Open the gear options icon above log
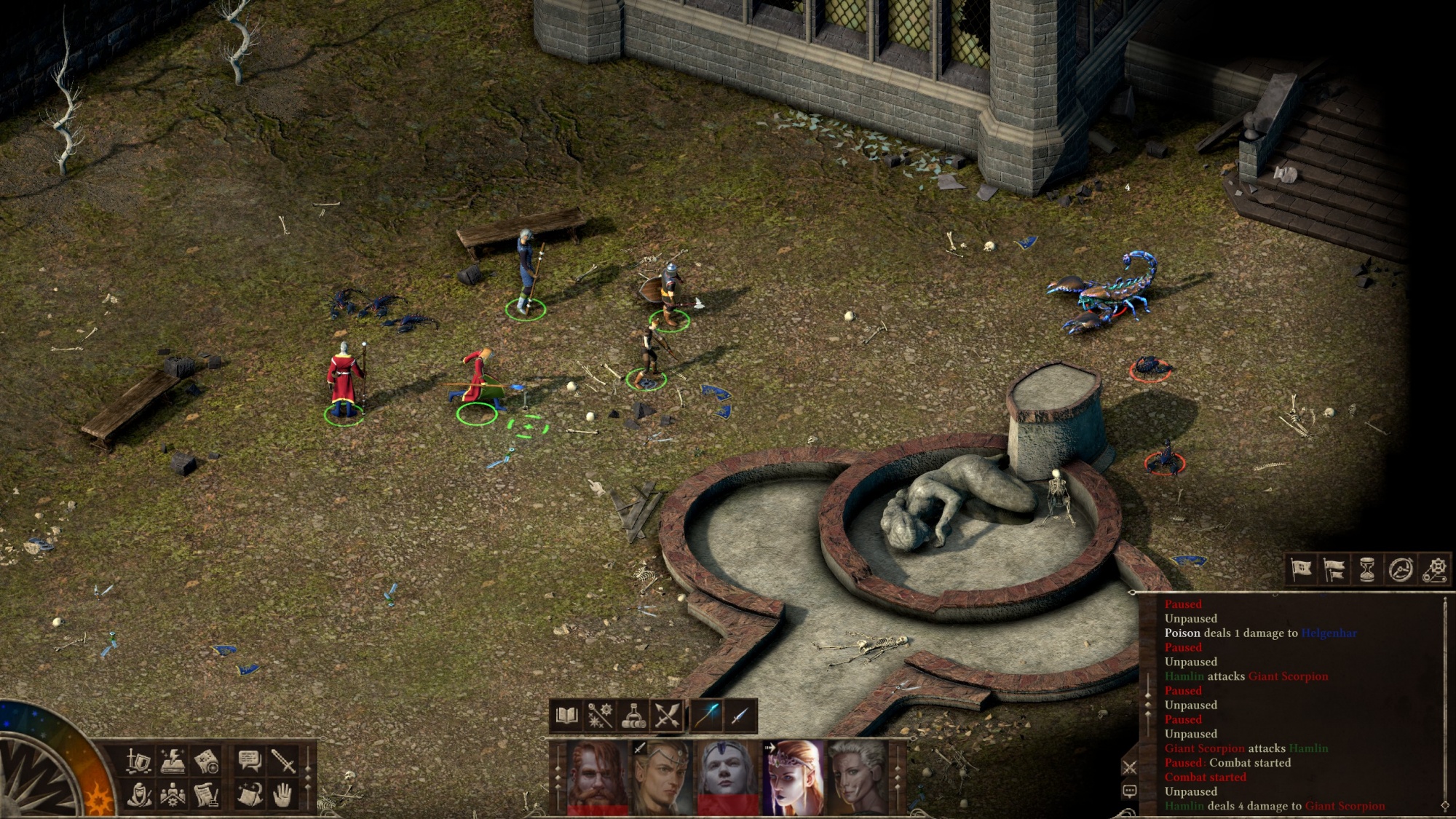The height and width of the screenshot is (819, 1456). pos(1434,569)
